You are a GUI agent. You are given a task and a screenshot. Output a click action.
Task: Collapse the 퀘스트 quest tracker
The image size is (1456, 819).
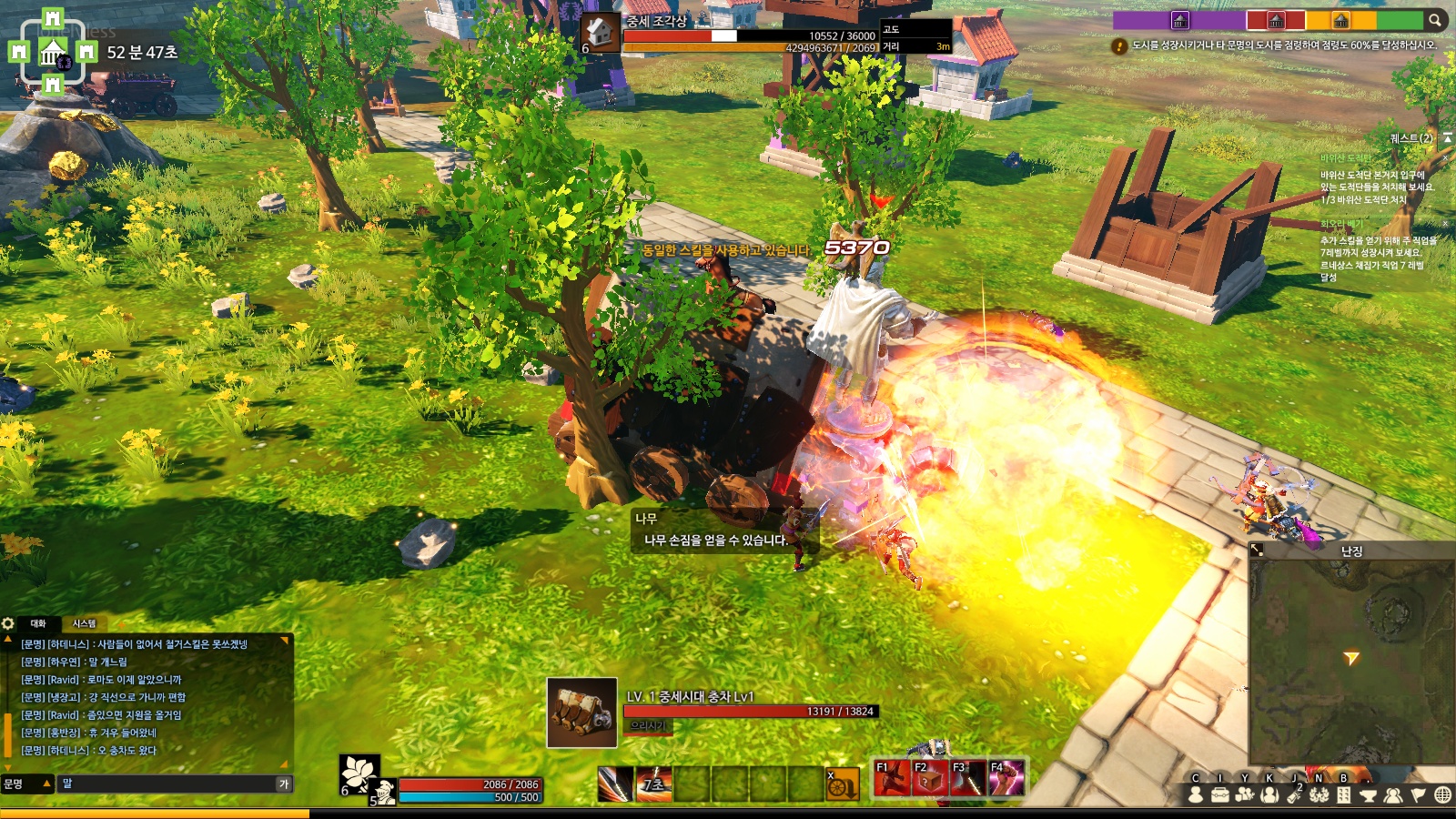pyautogui.click(x=1447, y=138)
